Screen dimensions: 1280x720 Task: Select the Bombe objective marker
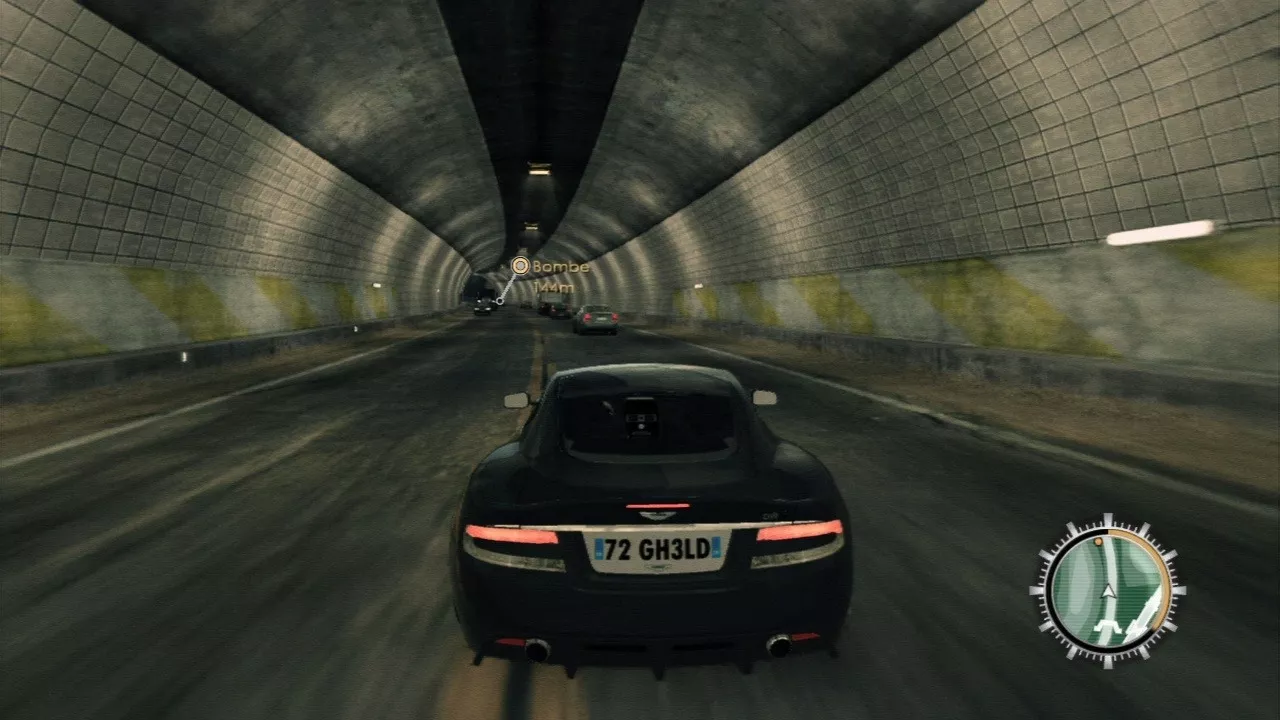tap(519, 266)
